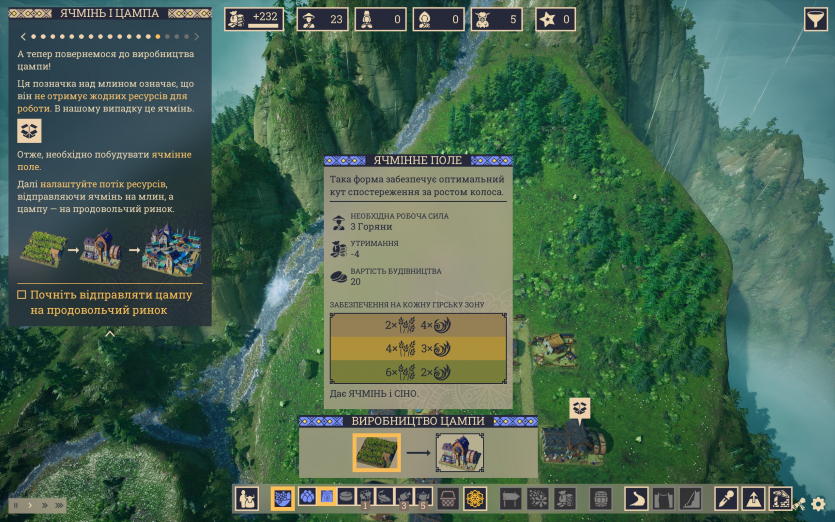The image size is (835, 522).
Task: Open the goblet menu in the top corner
Action: 815,19
